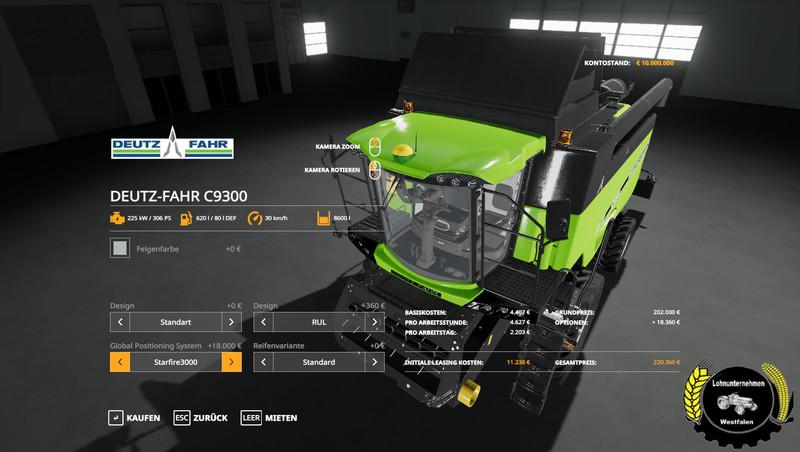The image size is (800, 452).
Task: Go back using the Zurück button
Action: click(x=200, y=417)
